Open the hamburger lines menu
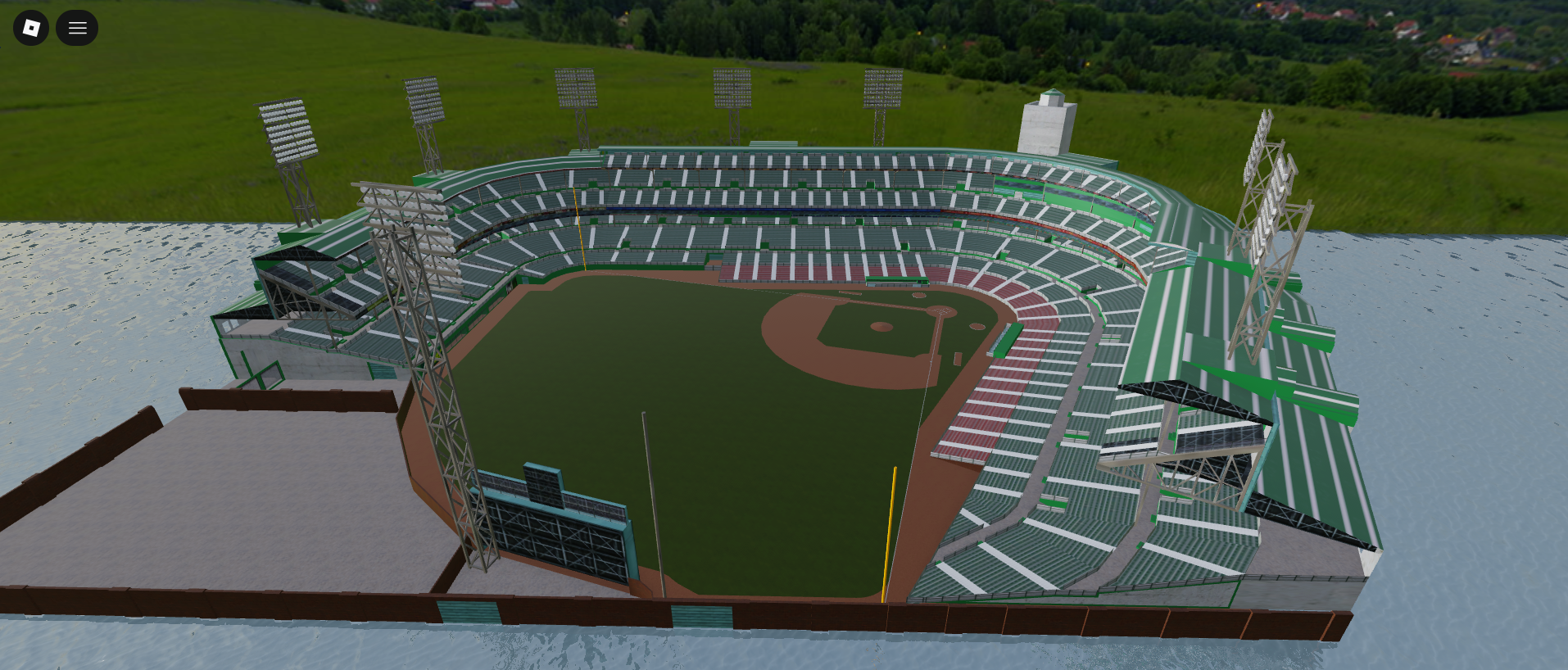 [x=77, y=28]
